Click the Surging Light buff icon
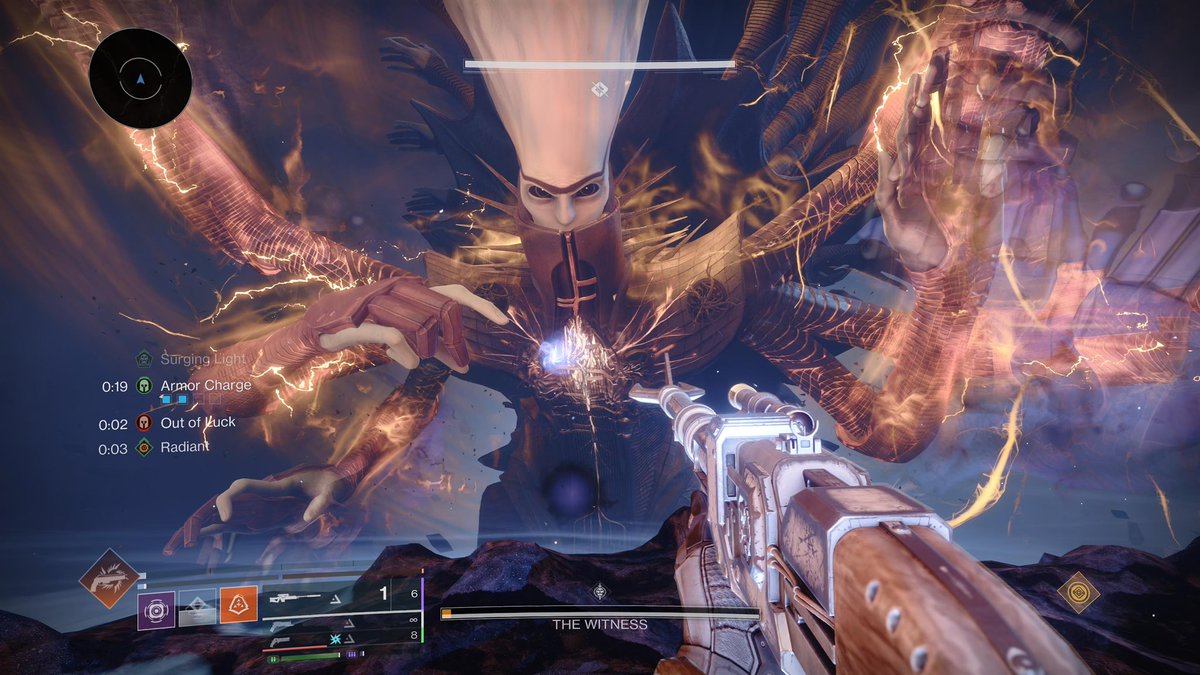 [144, 359]
